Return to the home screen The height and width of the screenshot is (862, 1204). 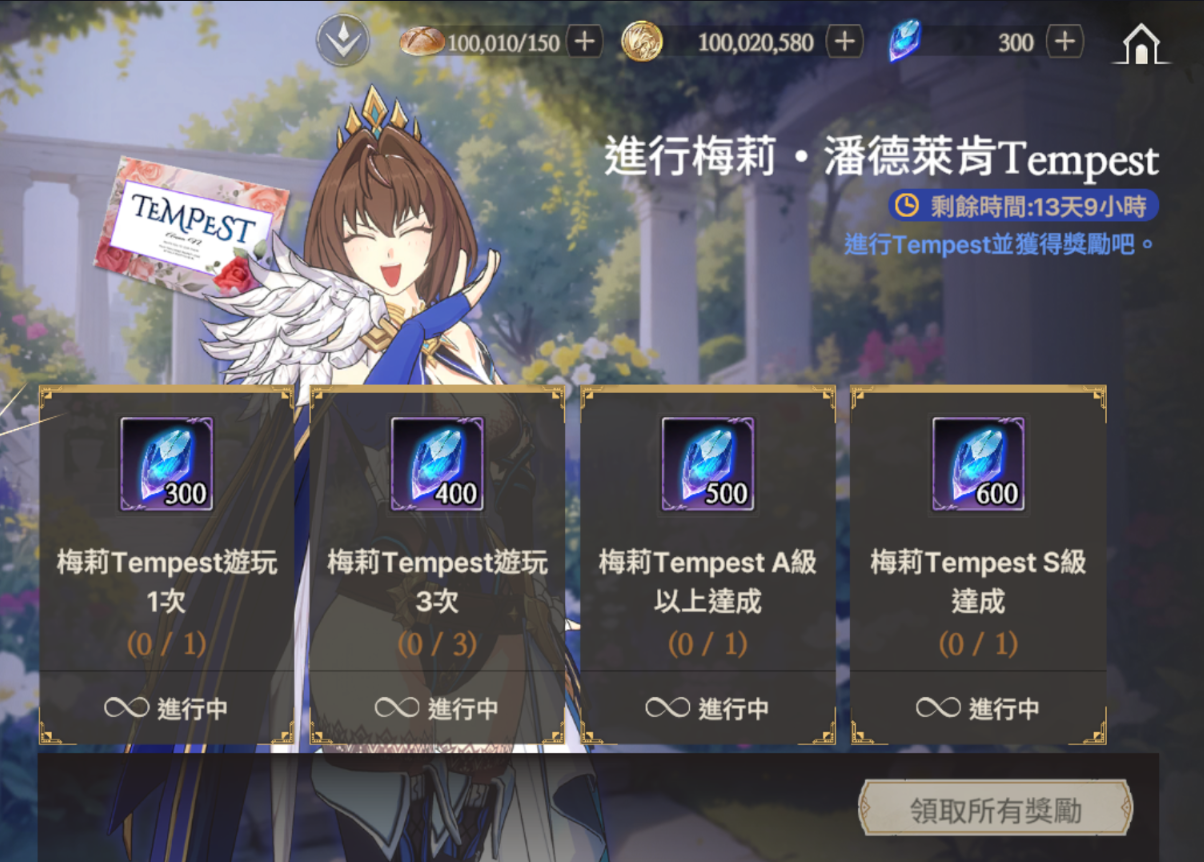[1141, 44]
